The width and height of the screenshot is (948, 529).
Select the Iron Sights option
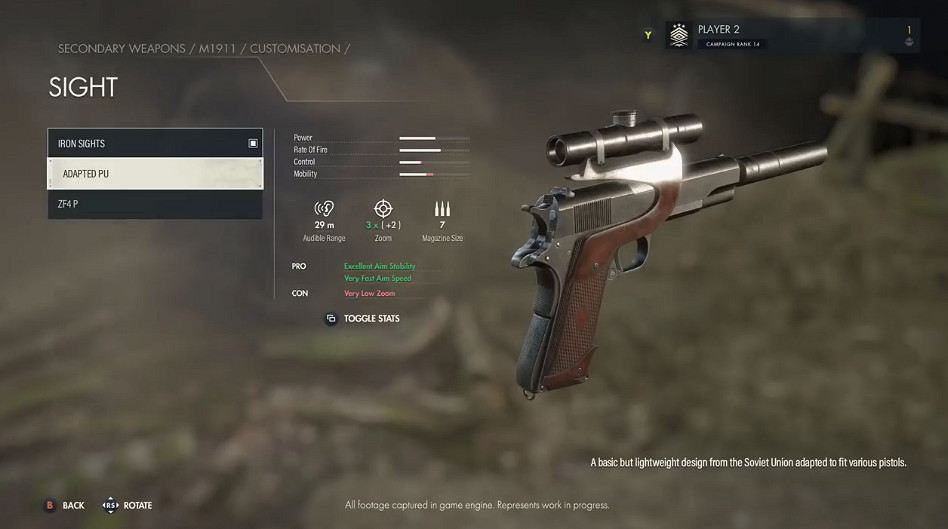(x=154, y=143)
